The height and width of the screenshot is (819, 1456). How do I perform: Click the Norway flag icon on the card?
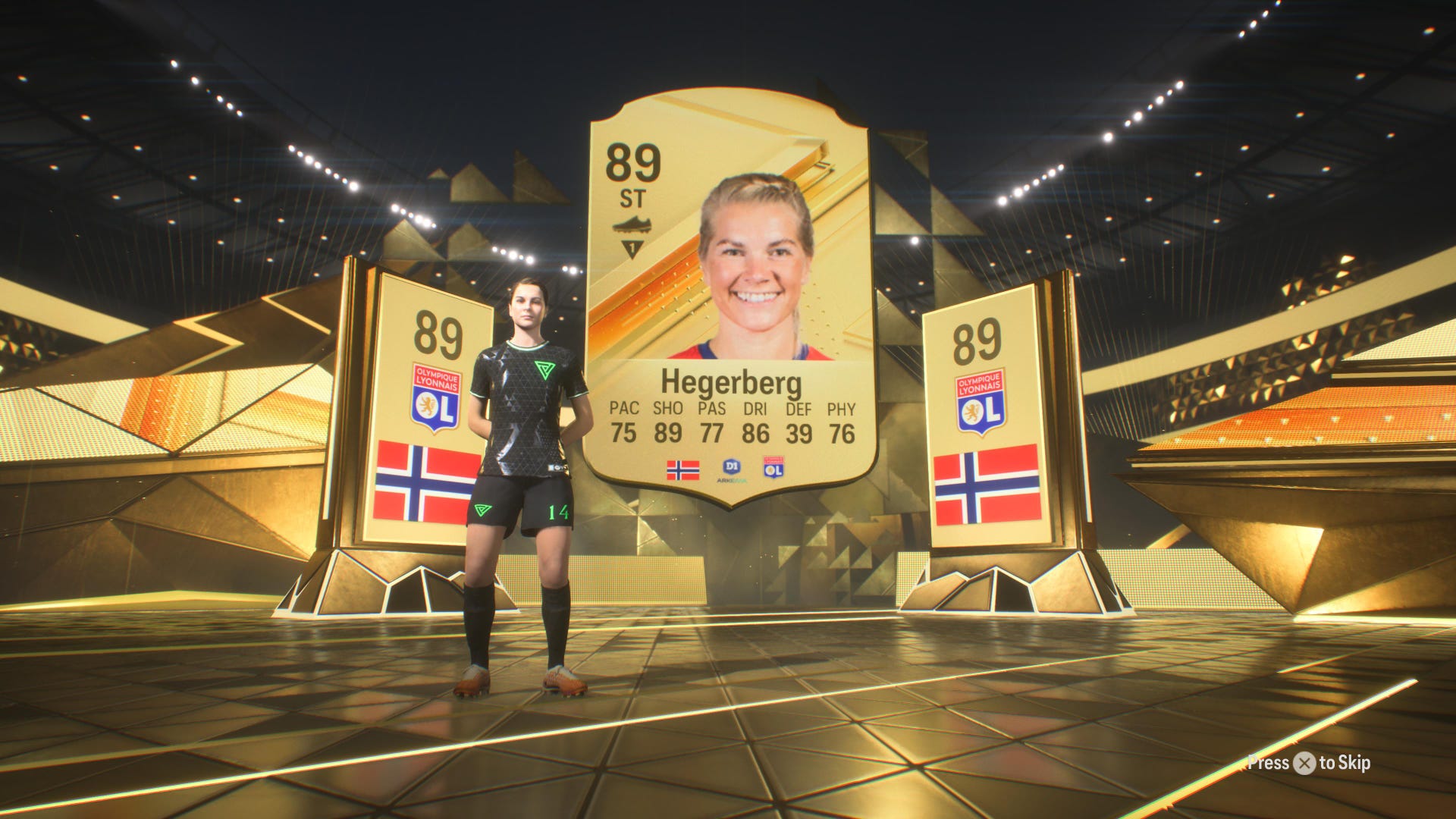coord(684,472)
